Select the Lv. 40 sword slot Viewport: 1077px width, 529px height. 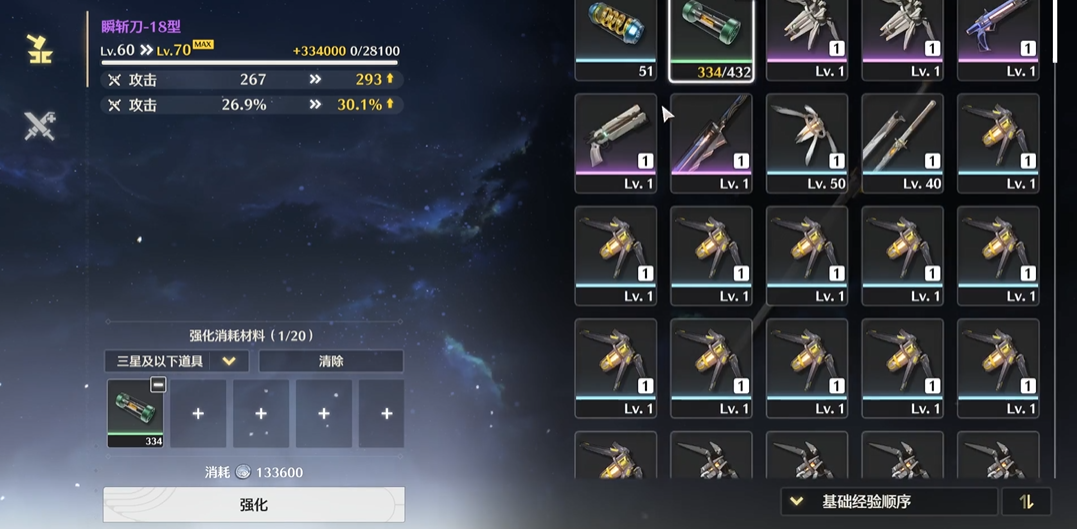coord(902,143)
